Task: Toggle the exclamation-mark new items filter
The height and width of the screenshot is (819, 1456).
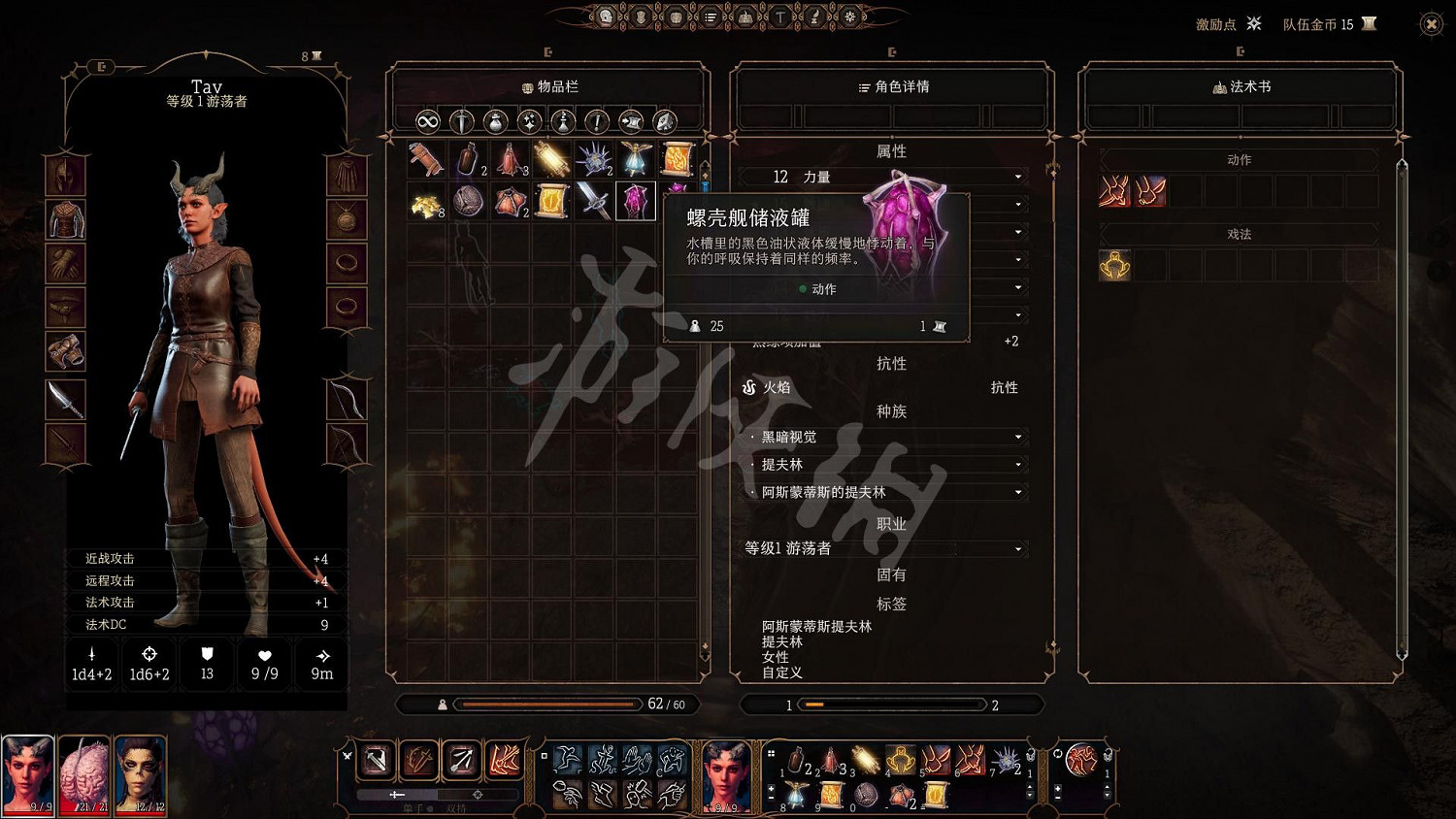Action: coord(595,121)
